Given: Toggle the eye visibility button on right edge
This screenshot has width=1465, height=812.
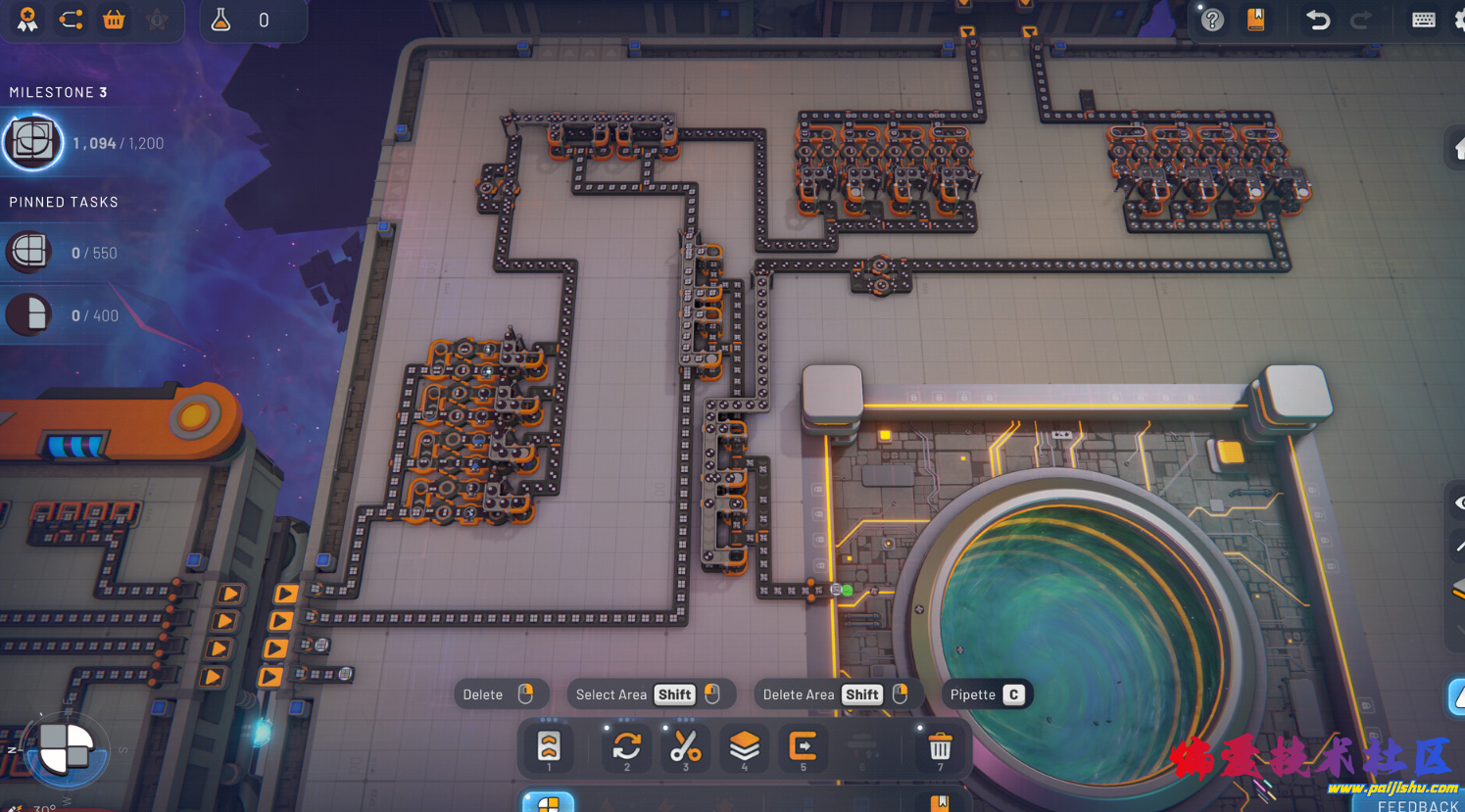Looking at the screenshot, I should (x=1458, y=503).
